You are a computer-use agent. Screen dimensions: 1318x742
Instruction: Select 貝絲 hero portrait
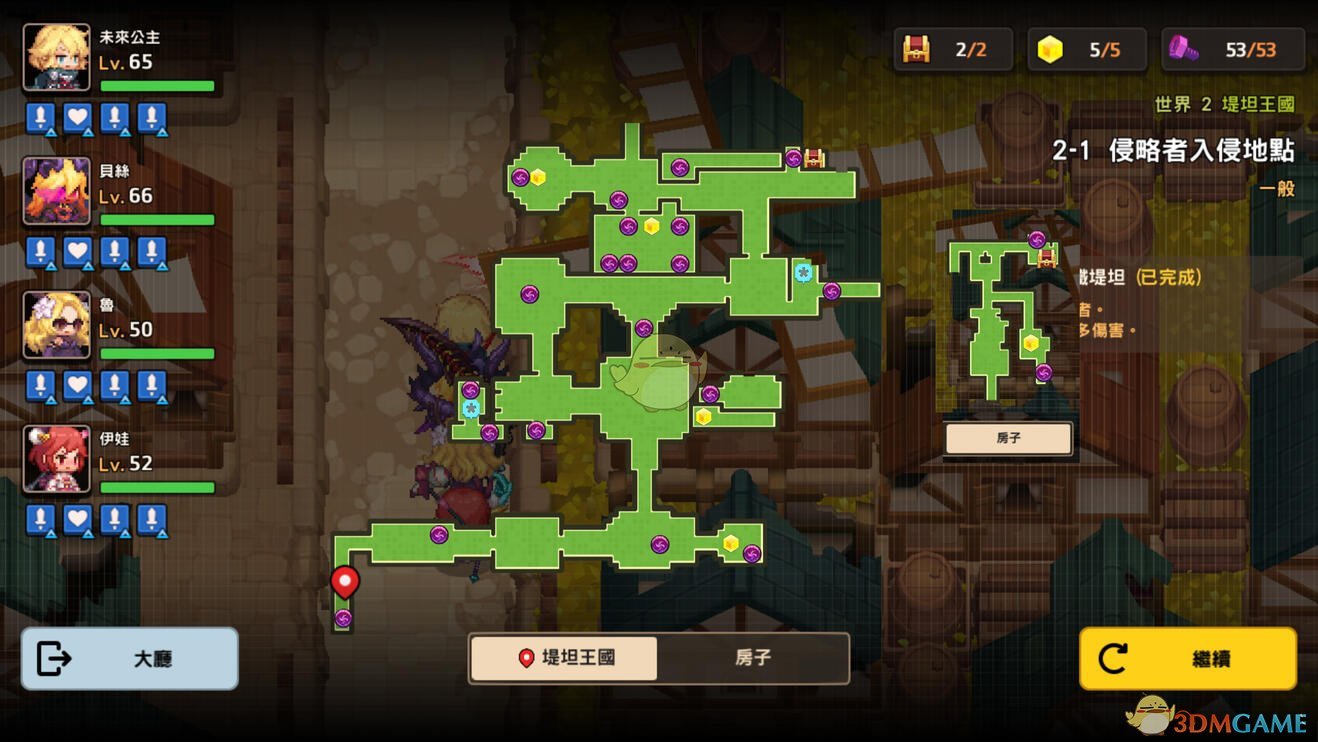pyautogui.click(x=57, y=191)
